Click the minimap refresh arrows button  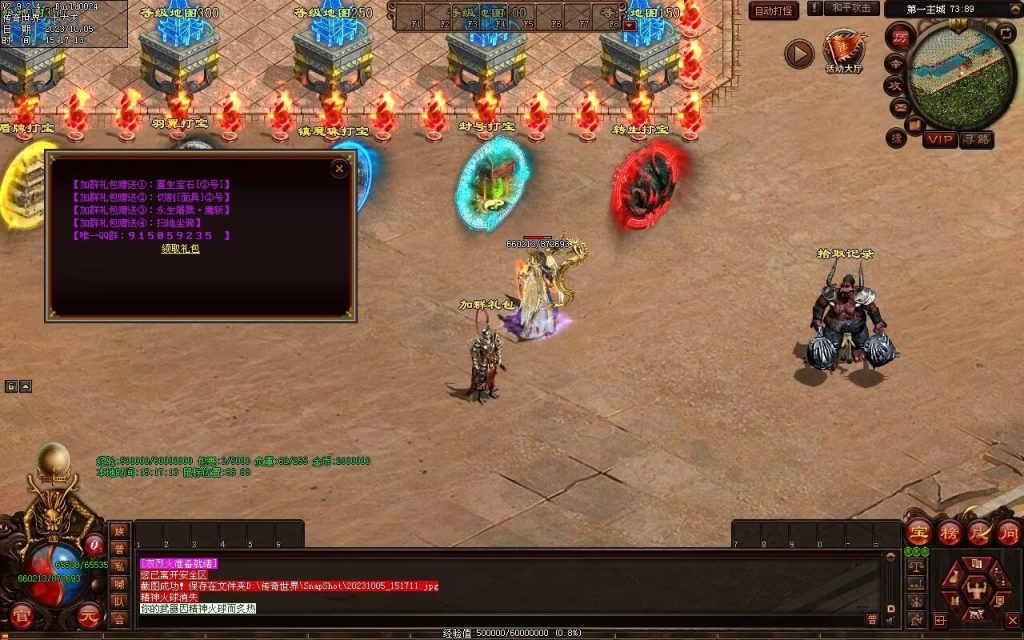[1005, 33]
